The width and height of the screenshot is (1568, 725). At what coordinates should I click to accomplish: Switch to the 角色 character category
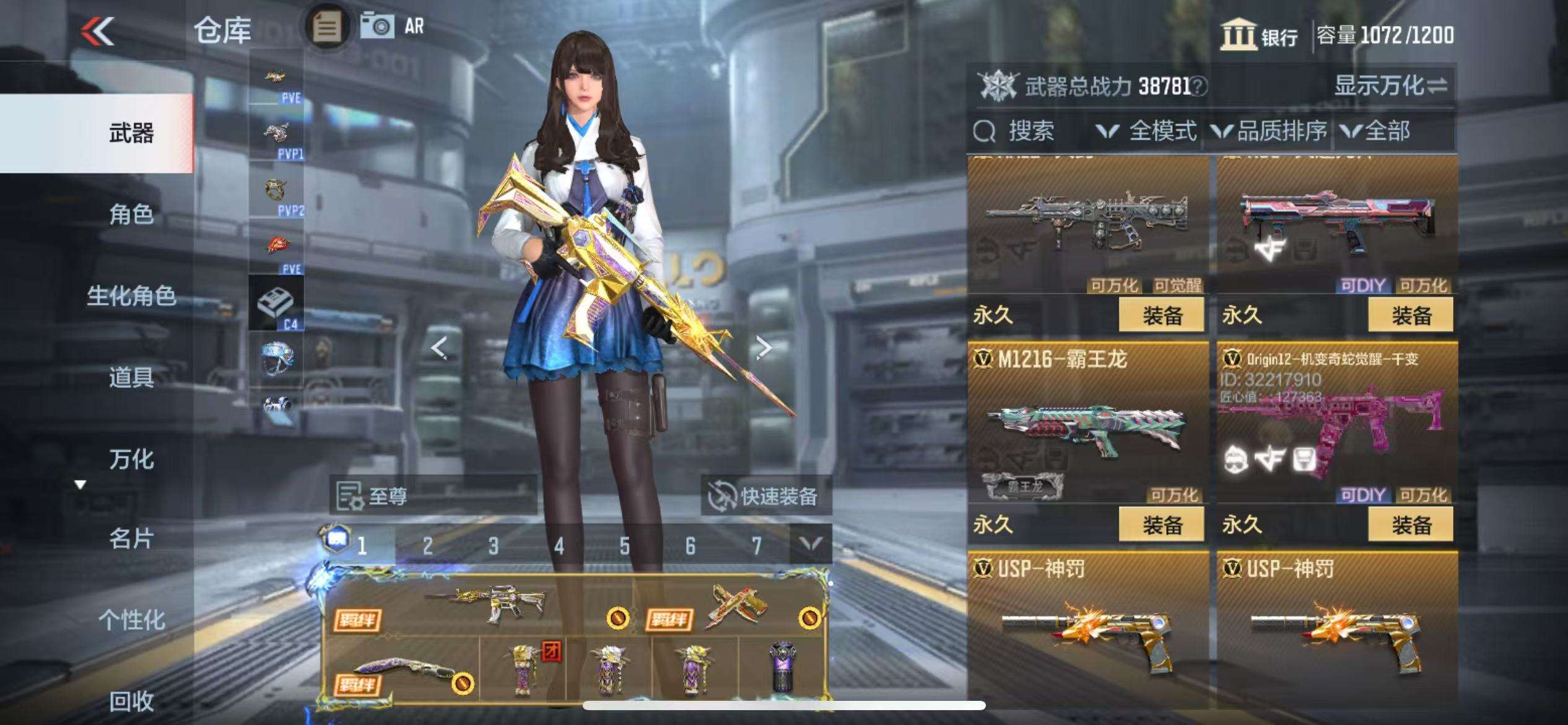coord(131,214)
